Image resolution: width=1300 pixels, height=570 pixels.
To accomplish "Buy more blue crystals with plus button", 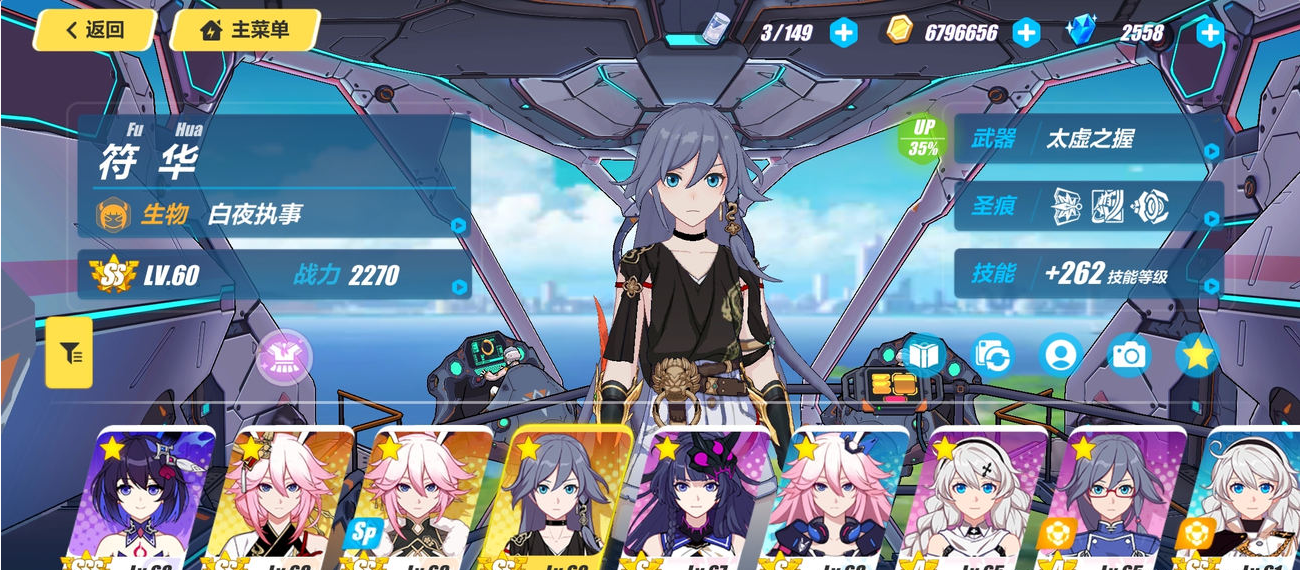I will (1210, 32).
